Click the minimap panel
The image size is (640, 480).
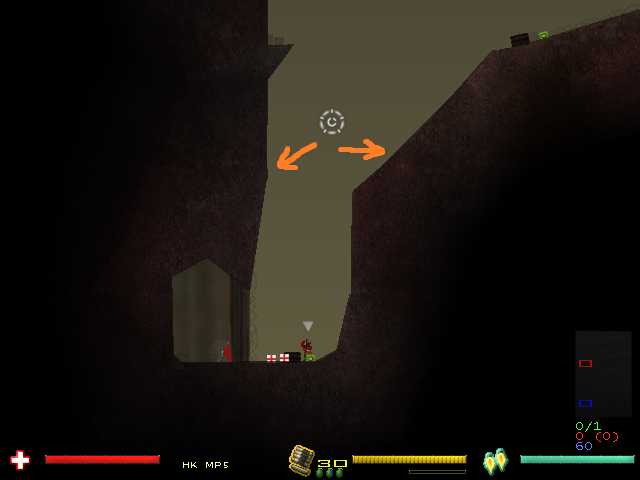(x=603, y=373)
